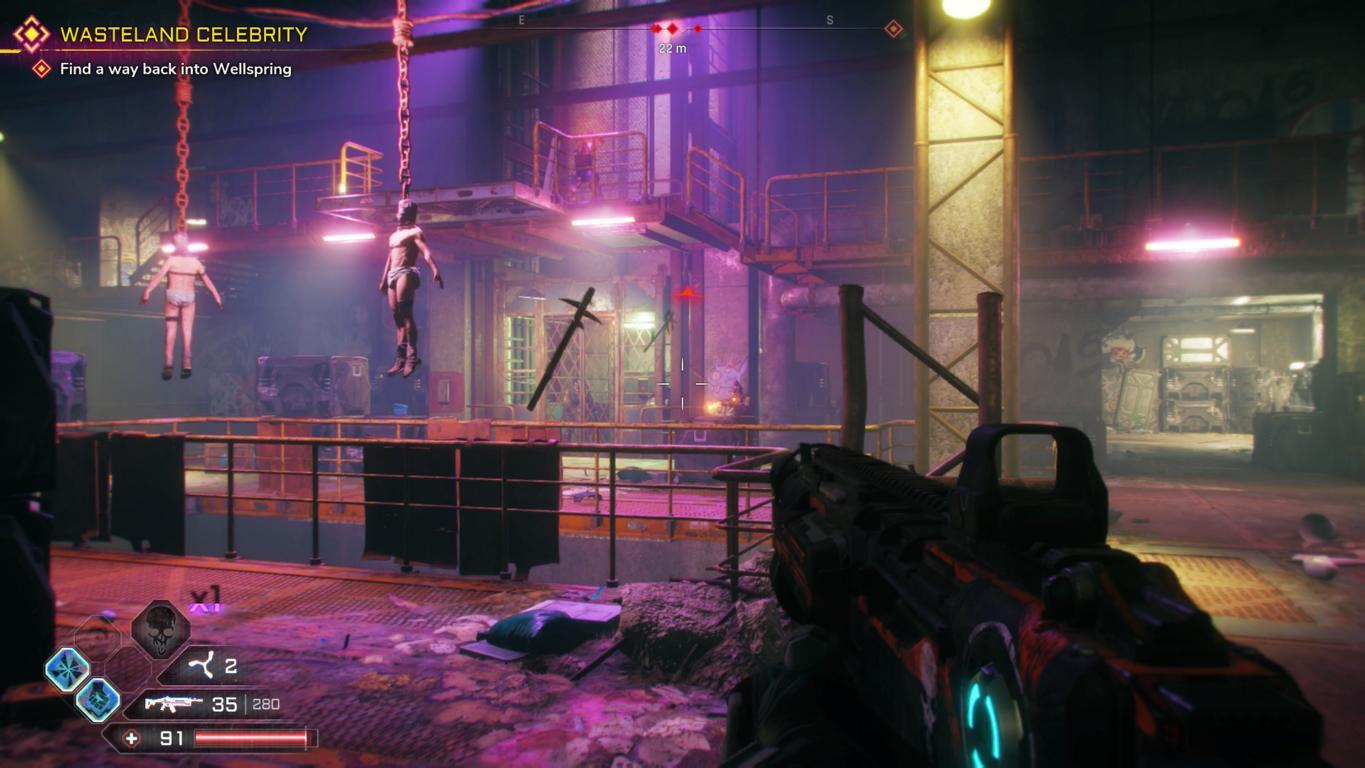Image resolution: width=1365 pixels, height=768 pixels.
Task: Activate the skull Overdrive icon
Action: point(160,629)
